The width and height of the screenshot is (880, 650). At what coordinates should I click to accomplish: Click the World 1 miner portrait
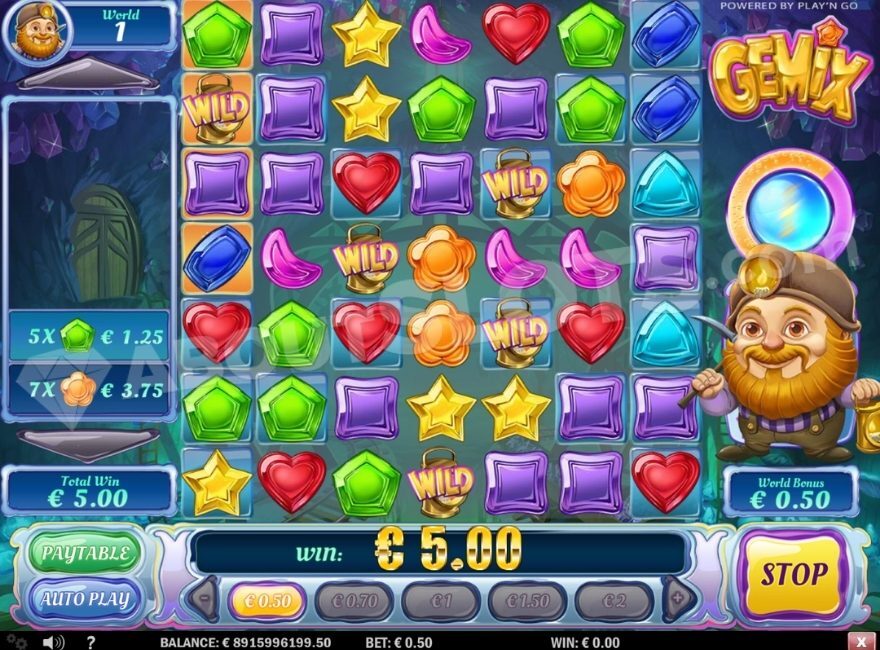tap(38, 28)
